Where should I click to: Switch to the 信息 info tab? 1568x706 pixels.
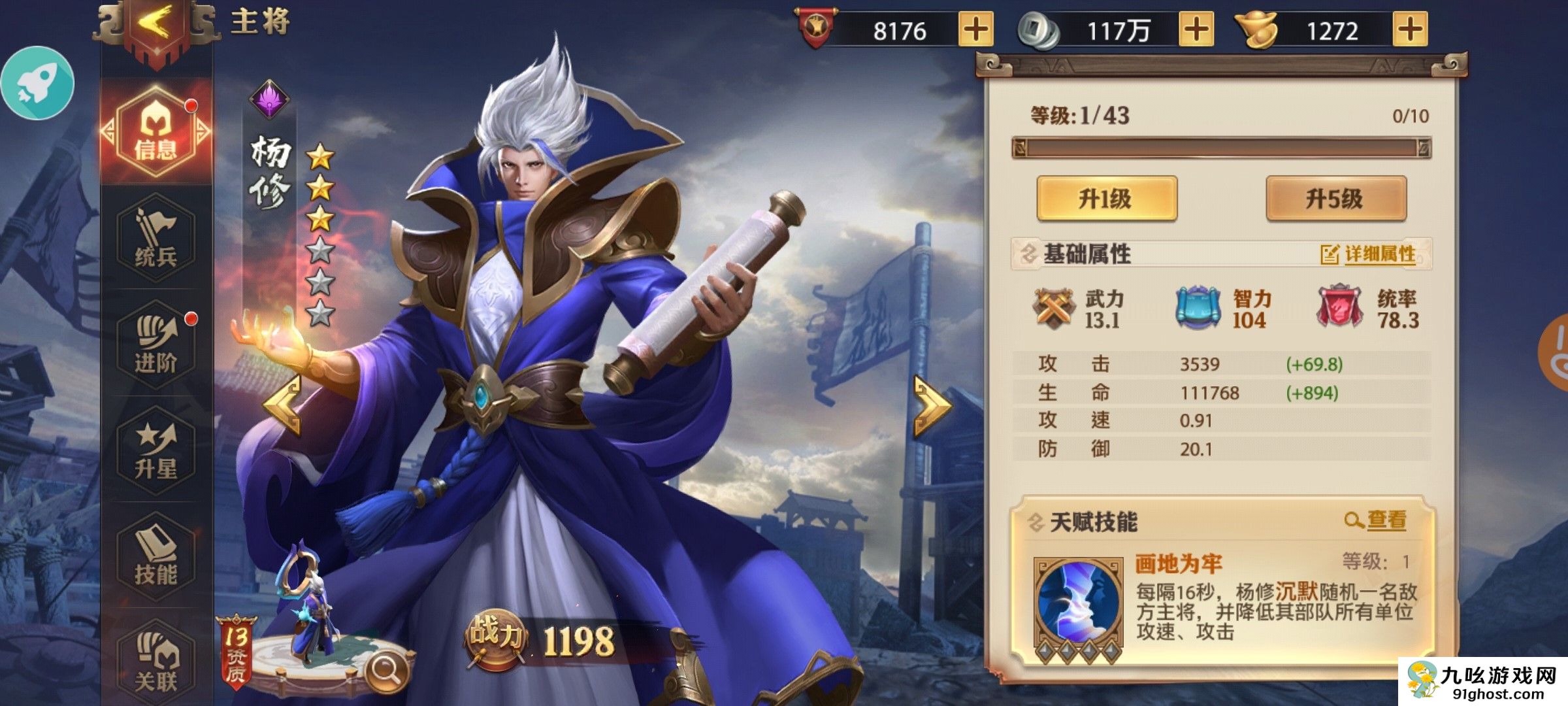coord(156,132)
